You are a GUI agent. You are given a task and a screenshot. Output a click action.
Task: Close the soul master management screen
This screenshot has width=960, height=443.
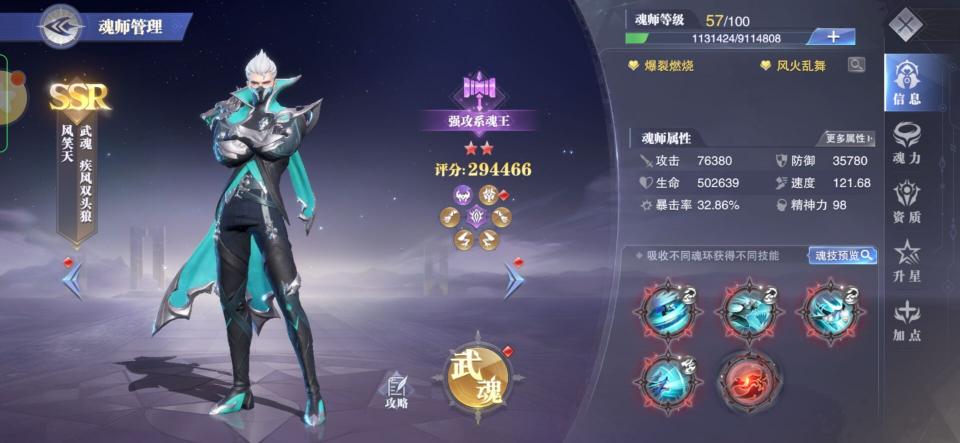pos(907,24)
